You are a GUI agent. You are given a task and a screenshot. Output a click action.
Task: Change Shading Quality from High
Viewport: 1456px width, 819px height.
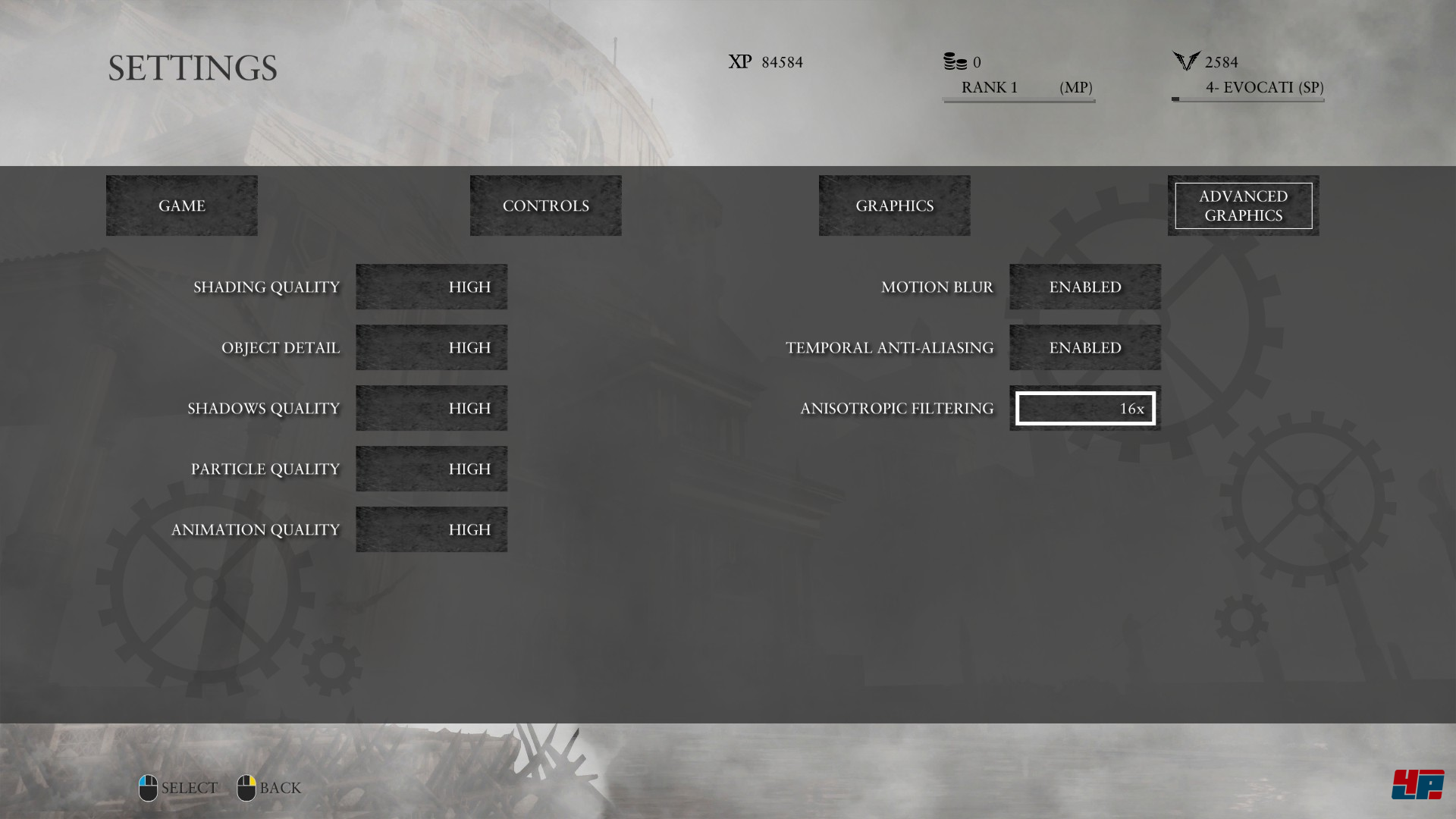click(431, 287)
